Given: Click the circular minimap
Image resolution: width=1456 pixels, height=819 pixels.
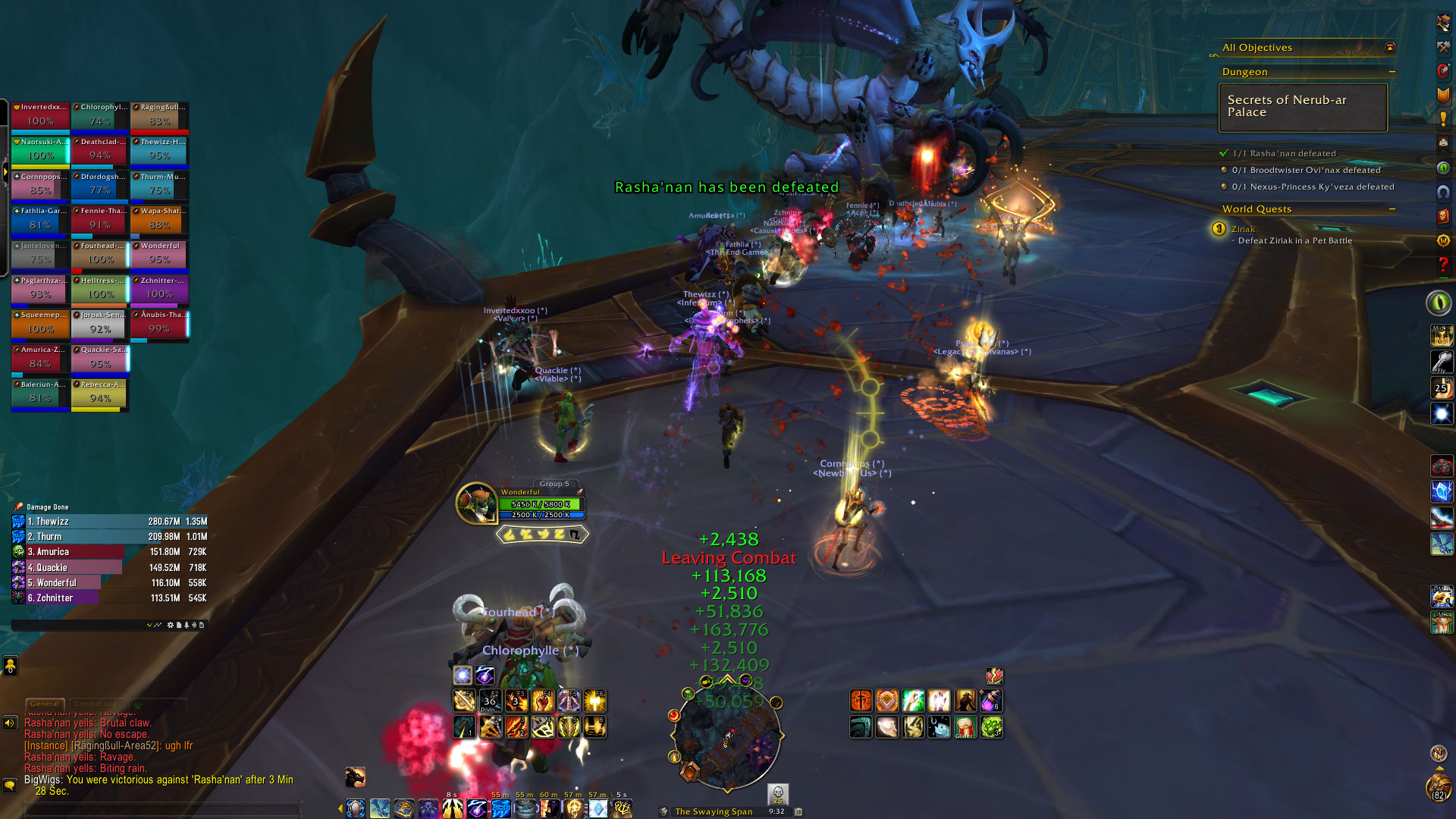Looking at the screenshot, I should [726, 736].
